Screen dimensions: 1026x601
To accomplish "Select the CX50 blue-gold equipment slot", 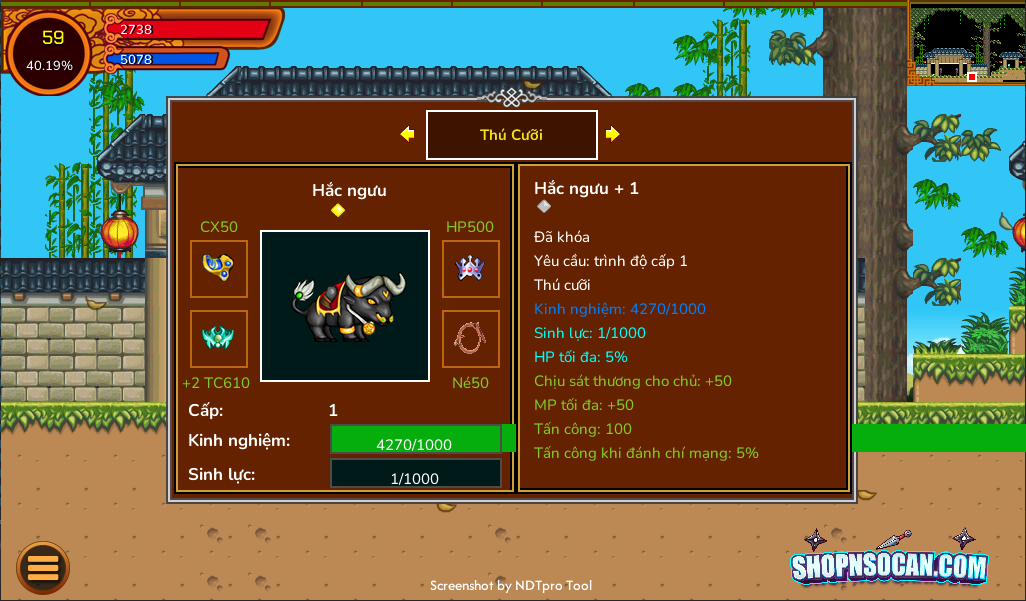I will 219,269.
